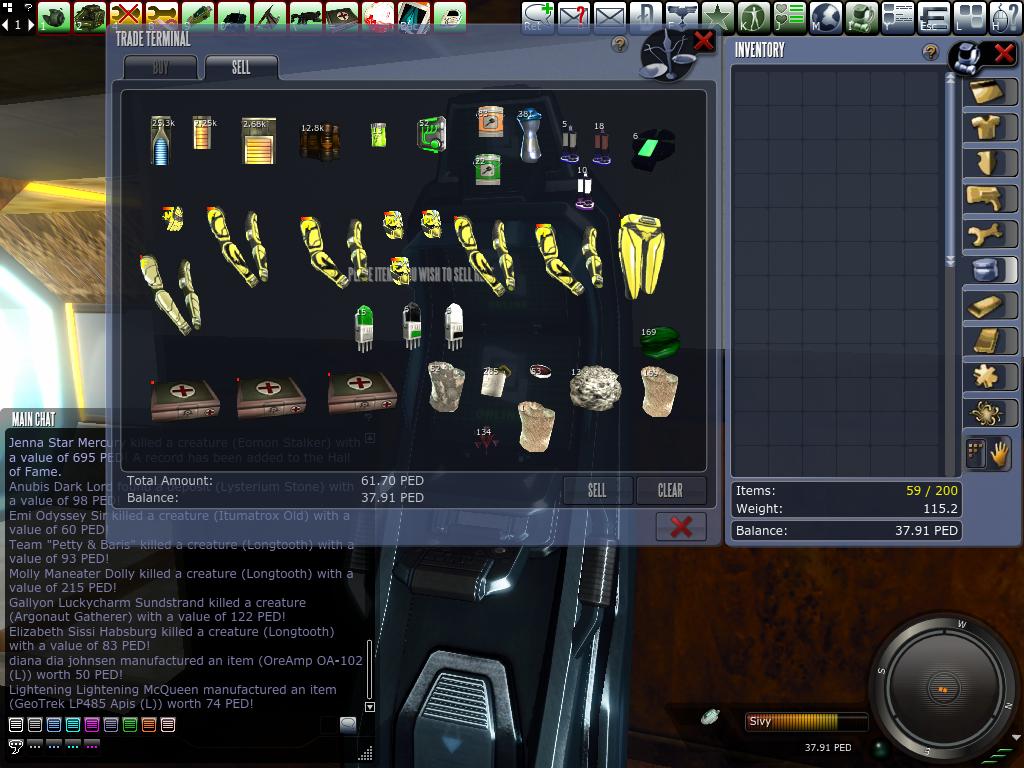Open the Trade Terminal help question mark

tap(620, 45)
